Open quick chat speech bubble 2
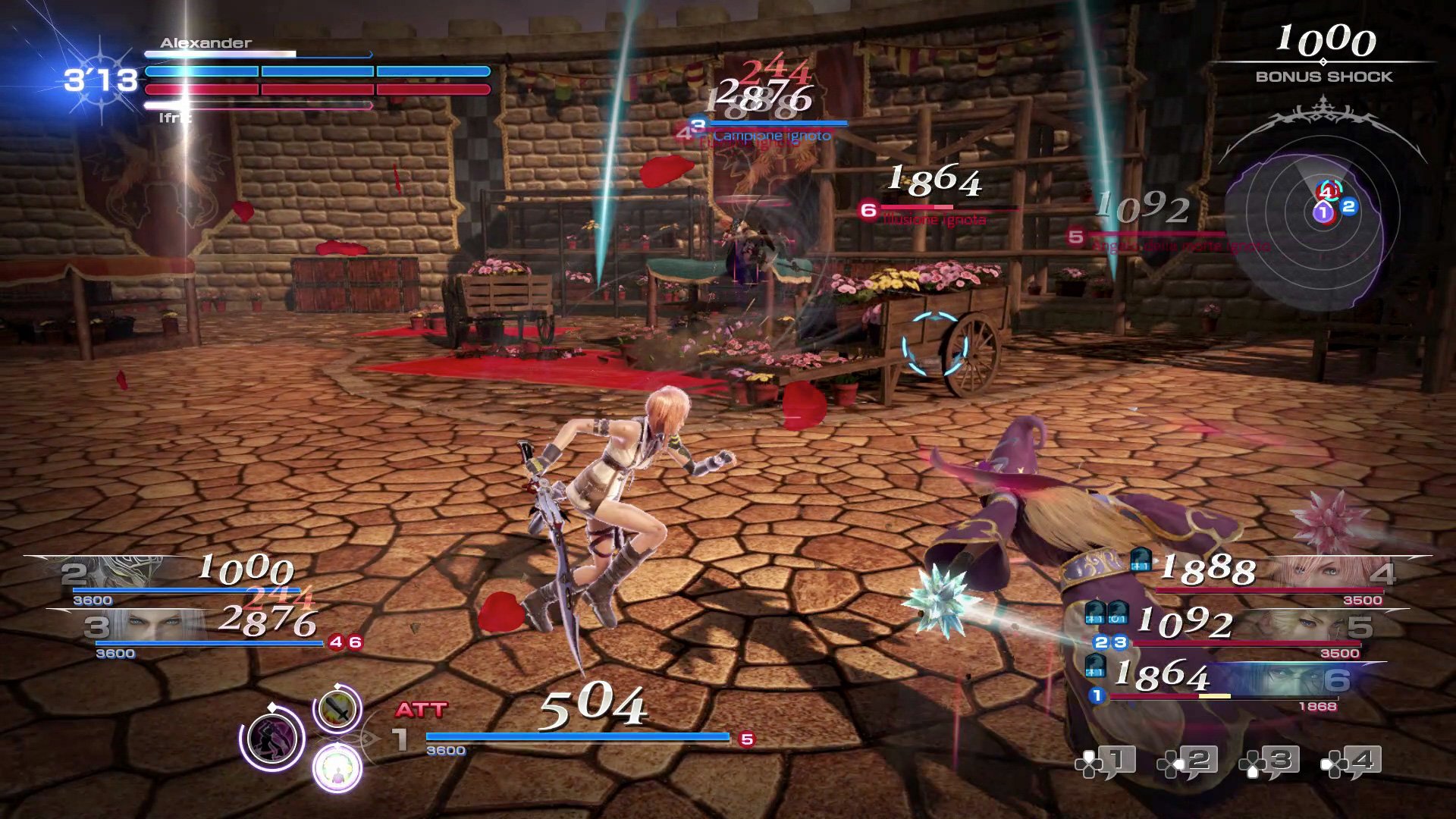1456x819 pixels. coord(1188,762)
